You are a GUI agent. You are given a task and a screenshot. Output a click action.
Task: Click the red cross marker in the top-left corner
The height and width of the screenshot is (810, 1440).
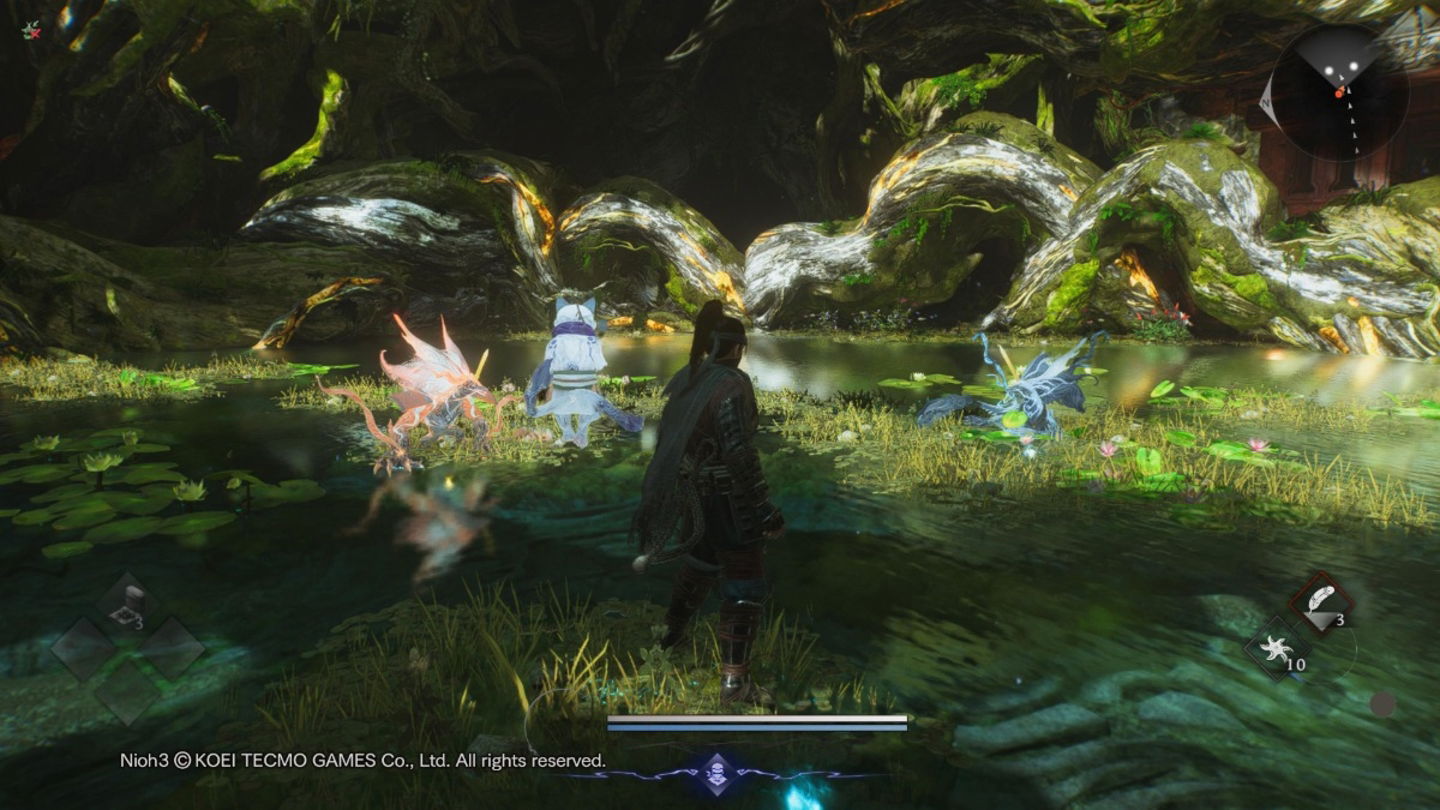pos(33,33)
